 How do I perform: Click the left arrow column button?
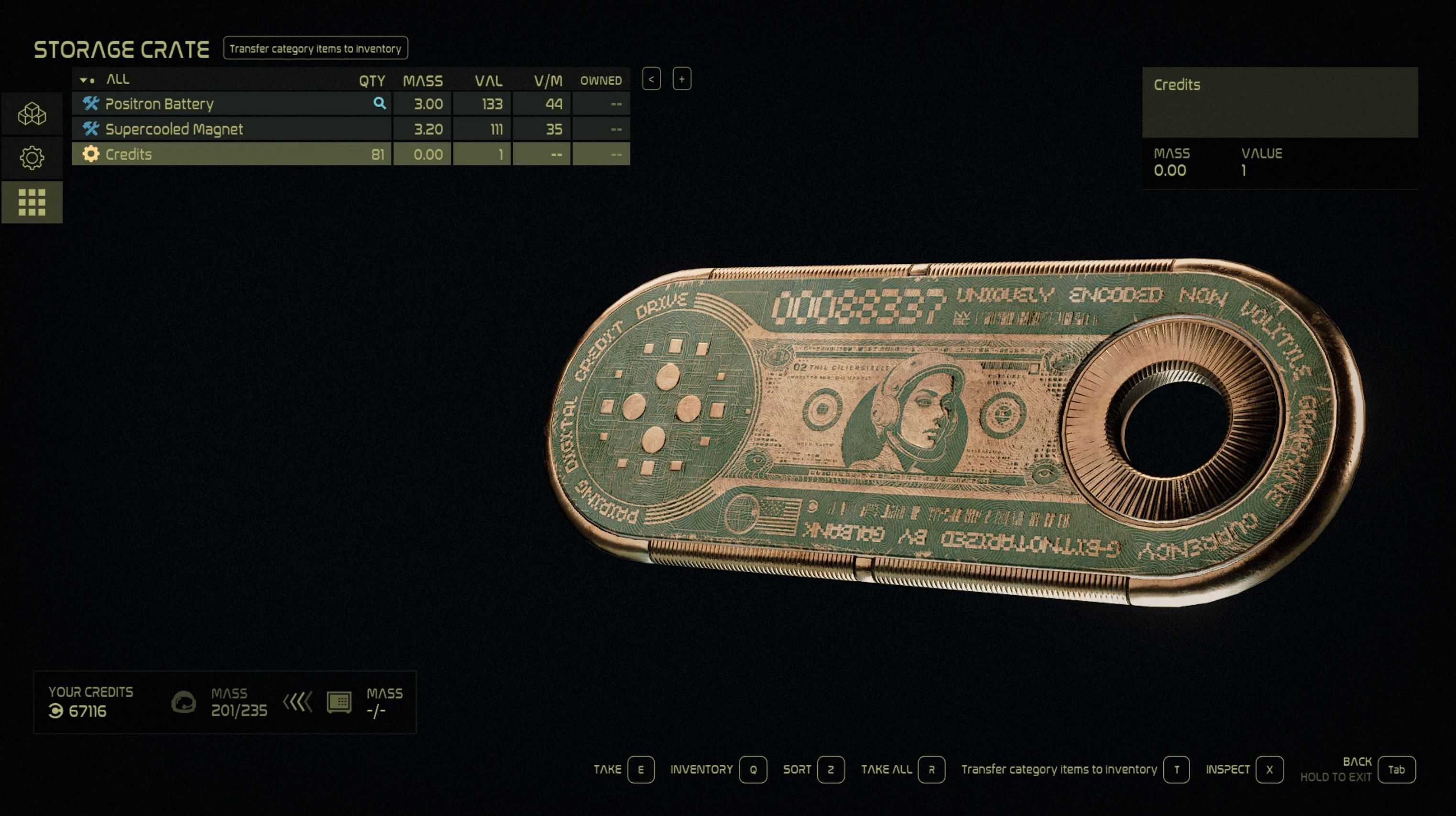[x=651, y=79]
